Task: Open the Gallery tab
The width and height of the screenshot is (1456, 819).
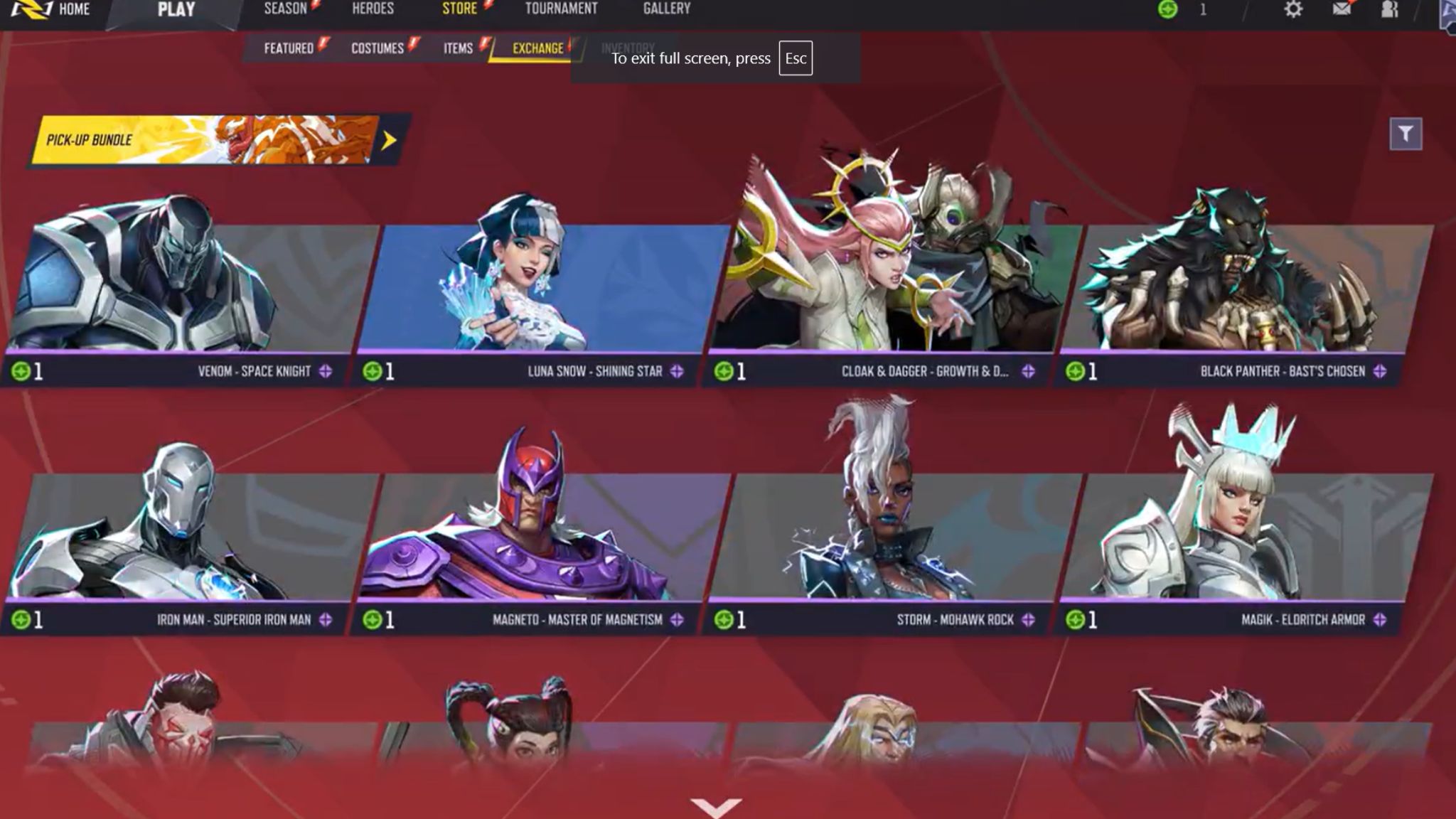Action: pyautogui.click(x=666, y=9)
